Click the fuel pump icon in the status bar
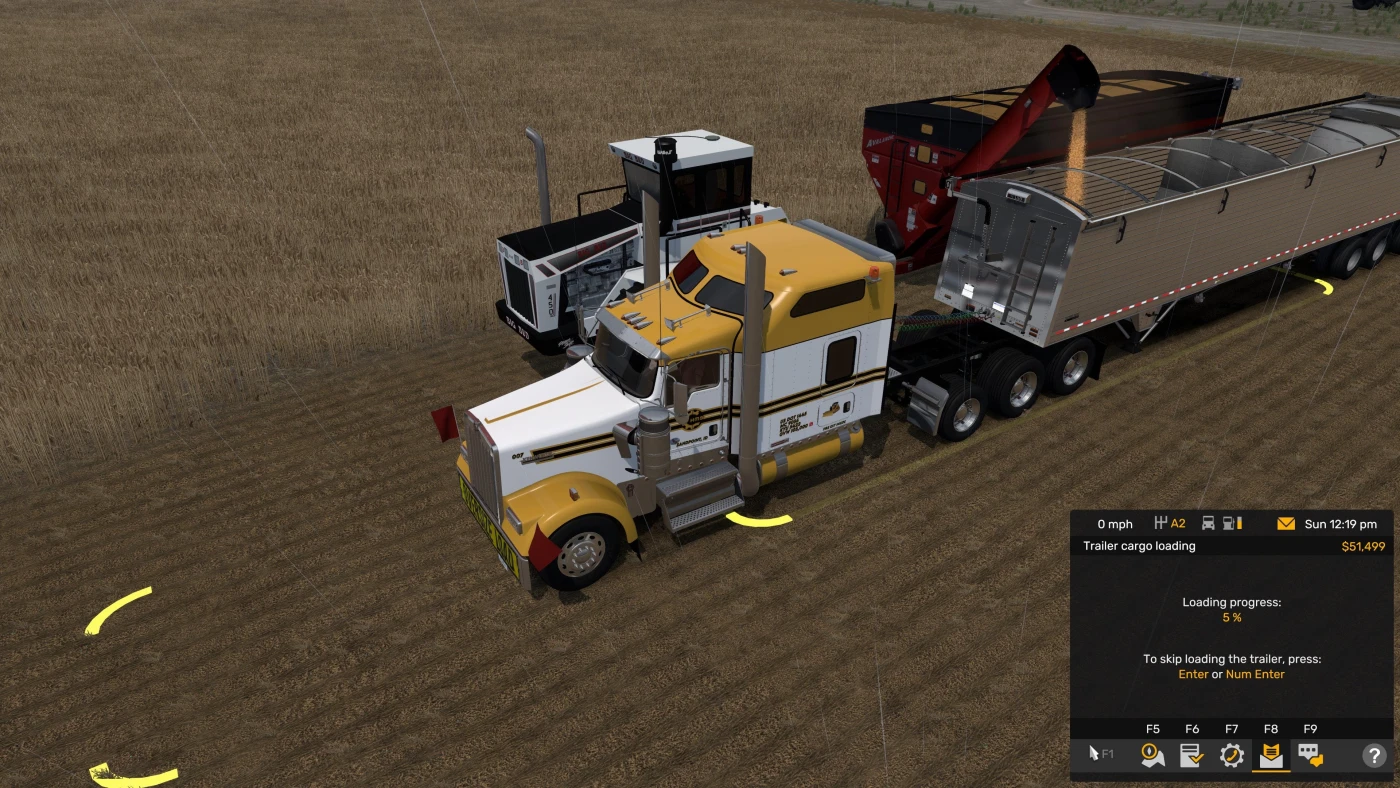 click(x=1228, y=522)
